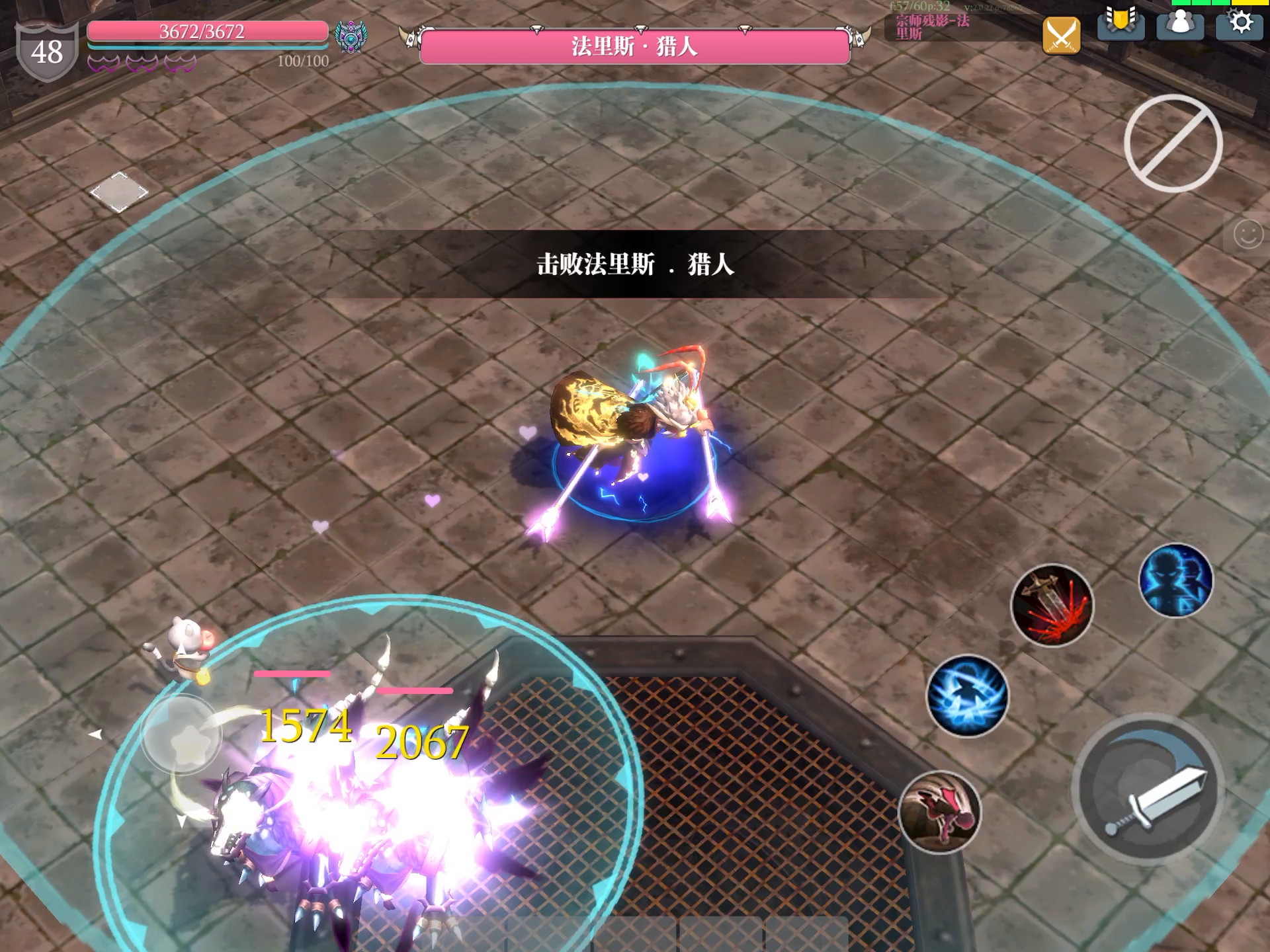This screenshot has height=952, width=1270.
Task: Activate the red sword slash skill icon
Action: [1053, 607]
